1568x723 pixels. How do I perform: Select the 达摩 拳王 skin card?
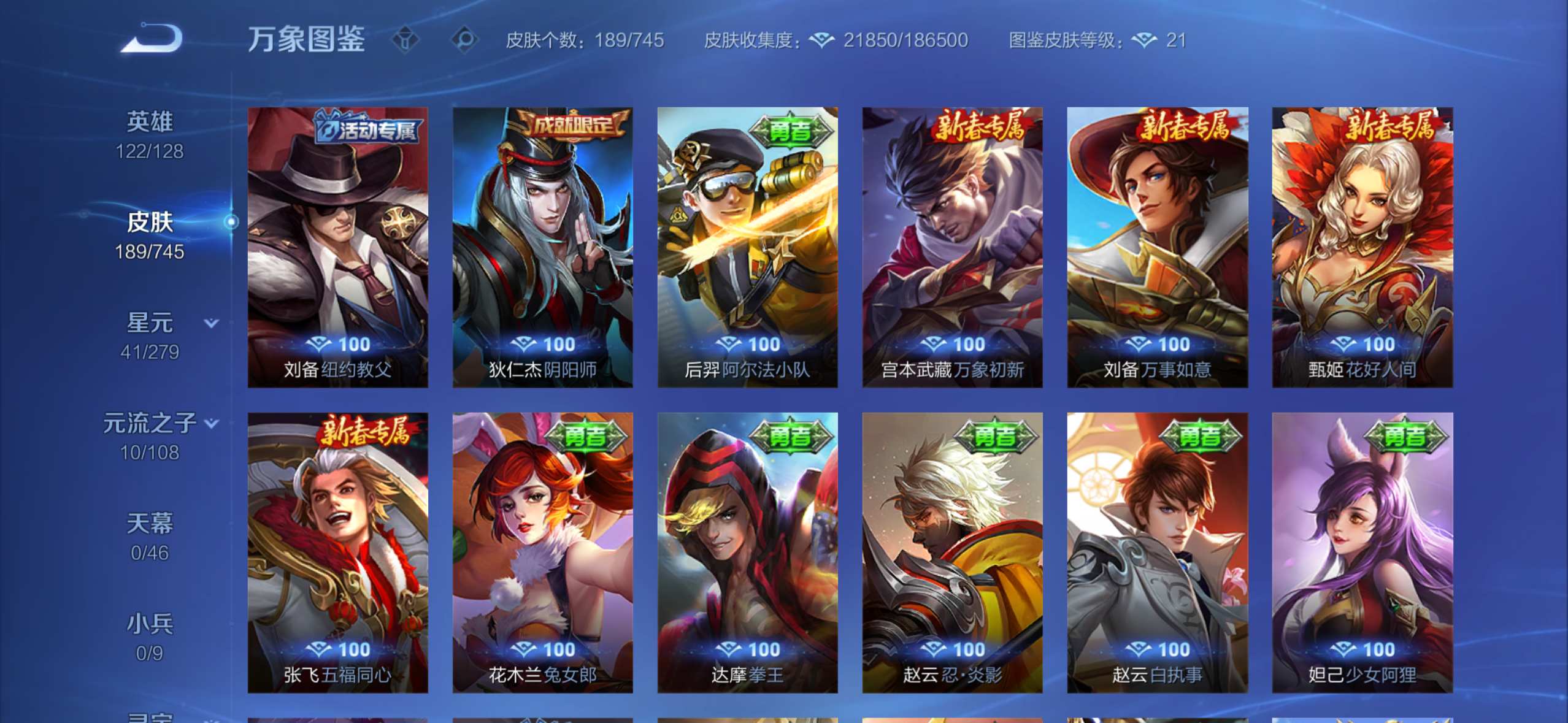tap(747, 553)
